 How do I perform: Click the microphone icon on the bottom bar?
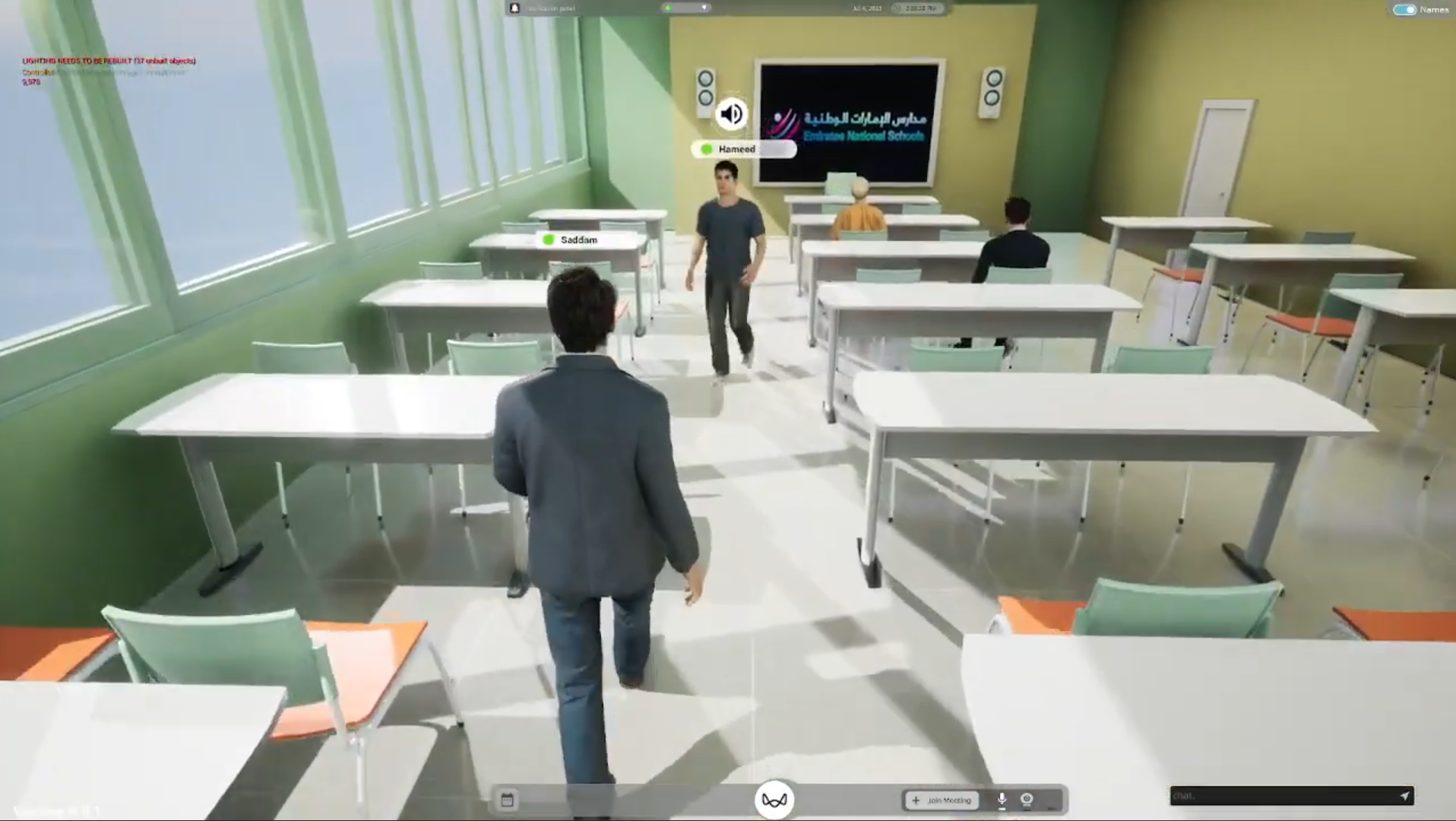[1002, 800]
